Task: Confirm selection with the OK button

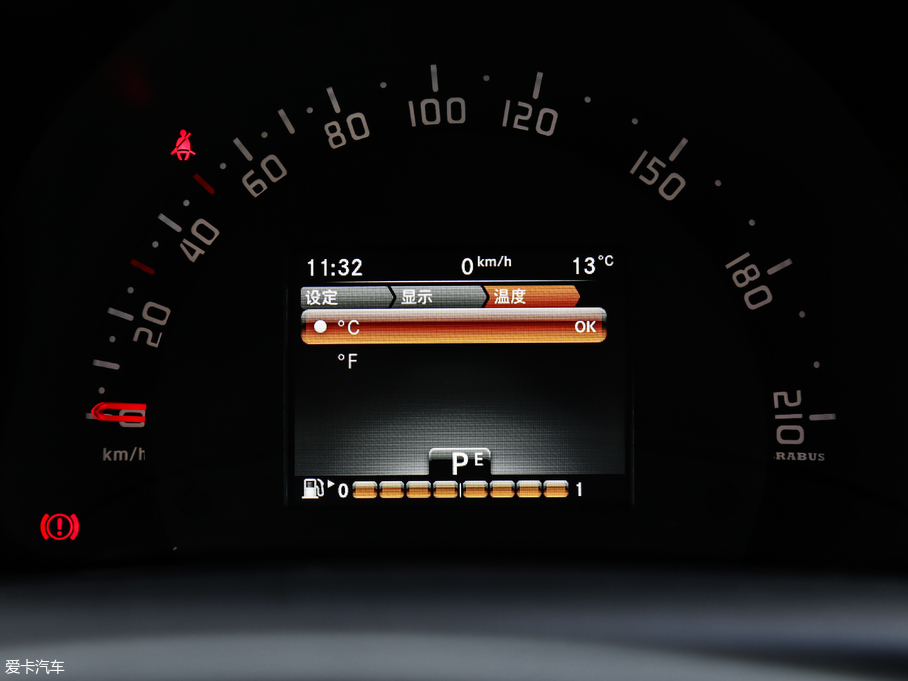Action: tap(584, 327)
